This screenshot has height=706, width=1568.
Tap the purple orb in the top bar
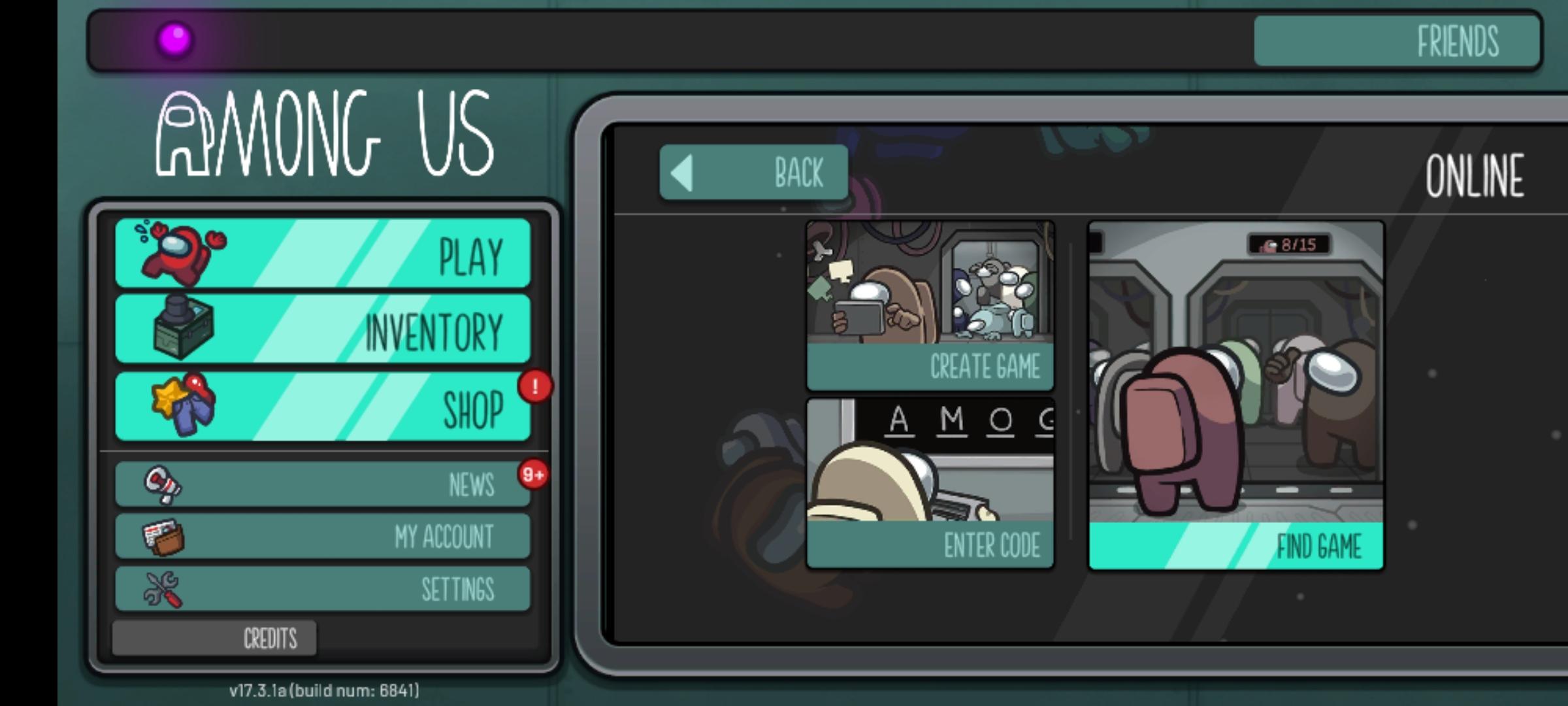(x=175, y=39)
